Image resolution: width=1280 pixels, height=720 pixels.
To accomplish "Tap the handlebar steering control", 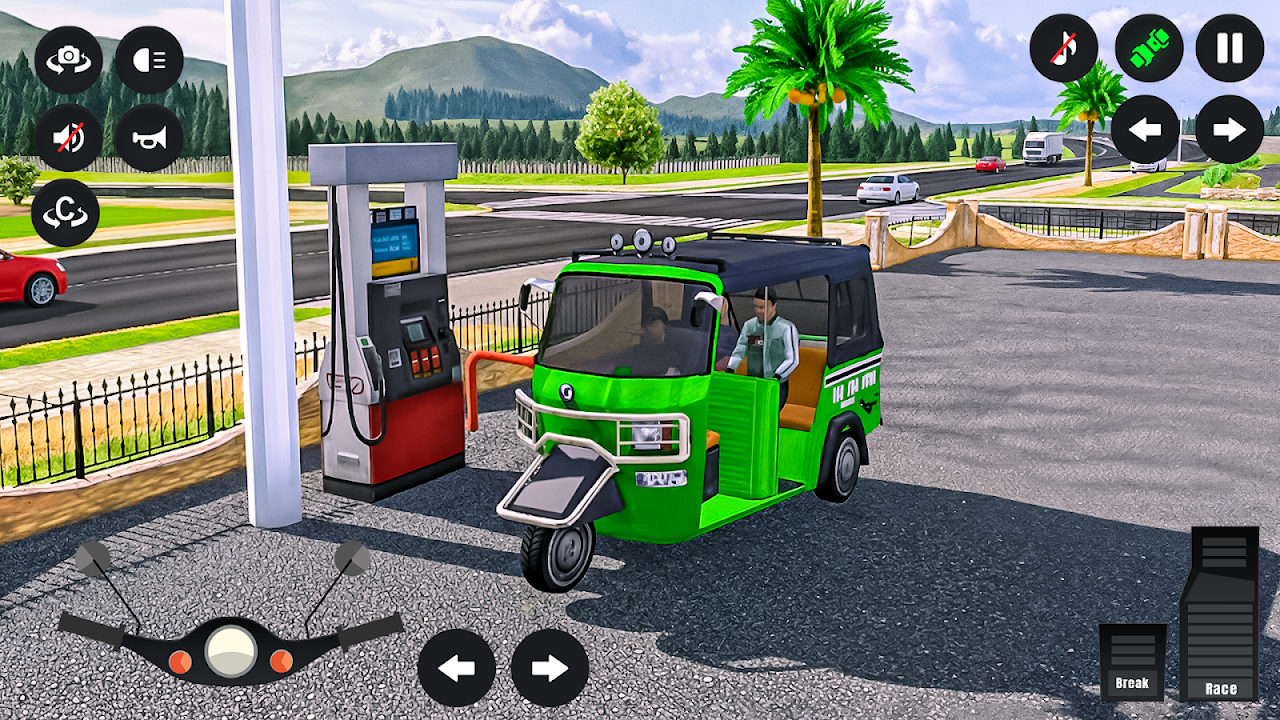I will (x=231, y=647).
